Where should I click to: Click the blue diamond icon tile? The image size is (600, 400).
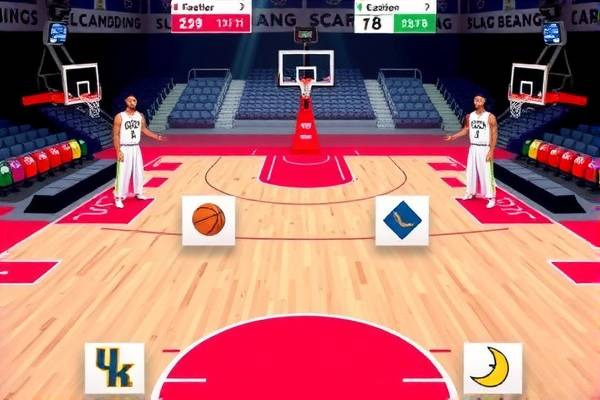(x=401, y=220)
